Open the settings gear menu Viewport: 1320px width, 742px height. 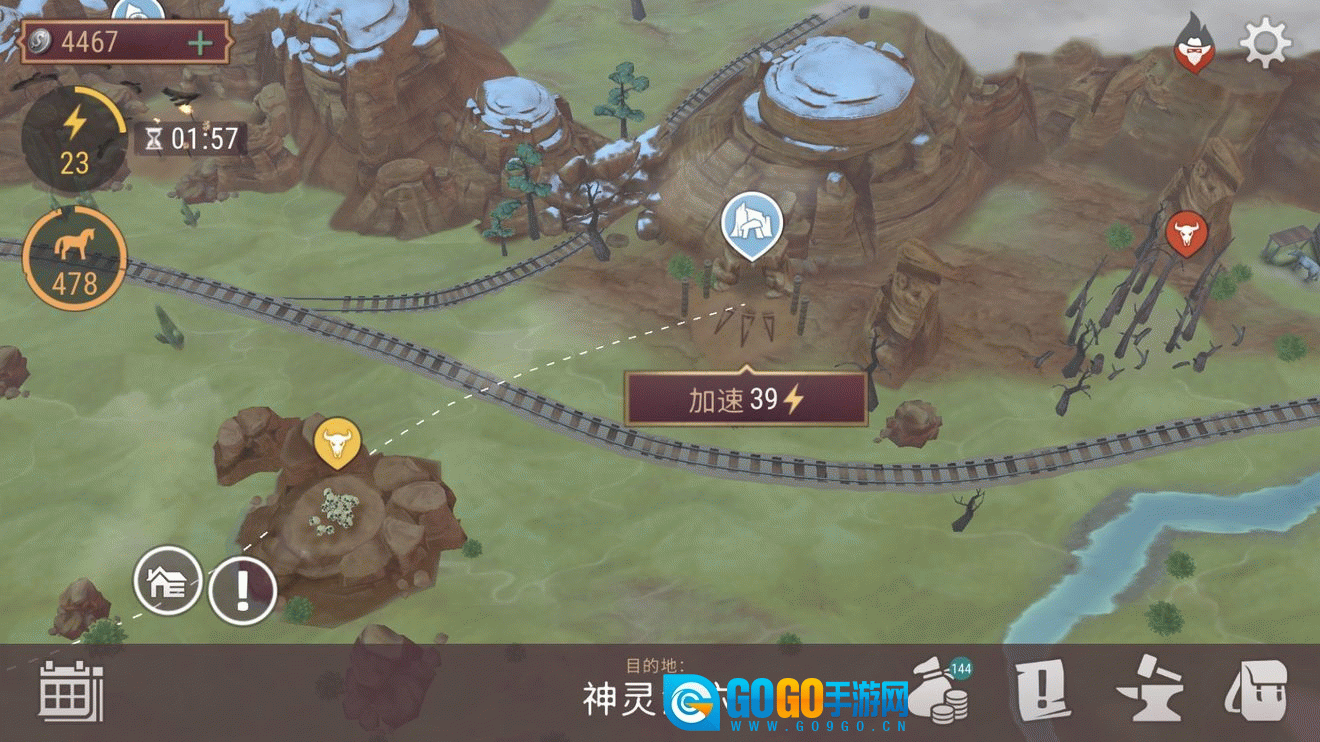(1265, 43)
